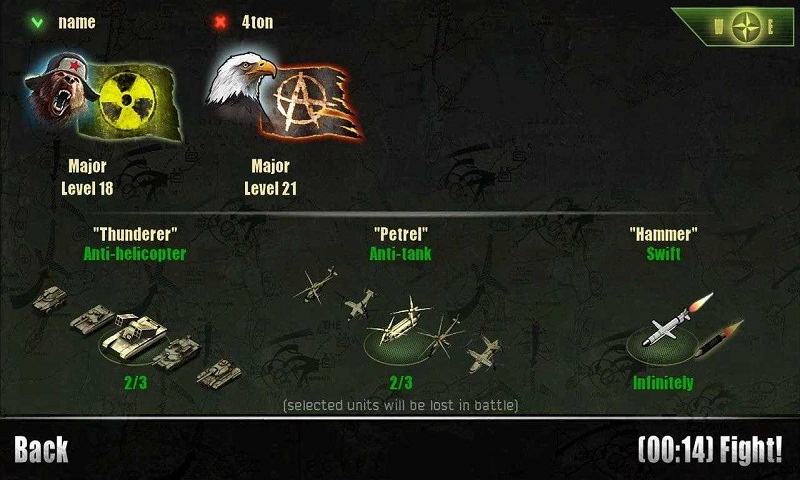
Task: Start the battle with the Fight! button
Action: click(710, 449)
